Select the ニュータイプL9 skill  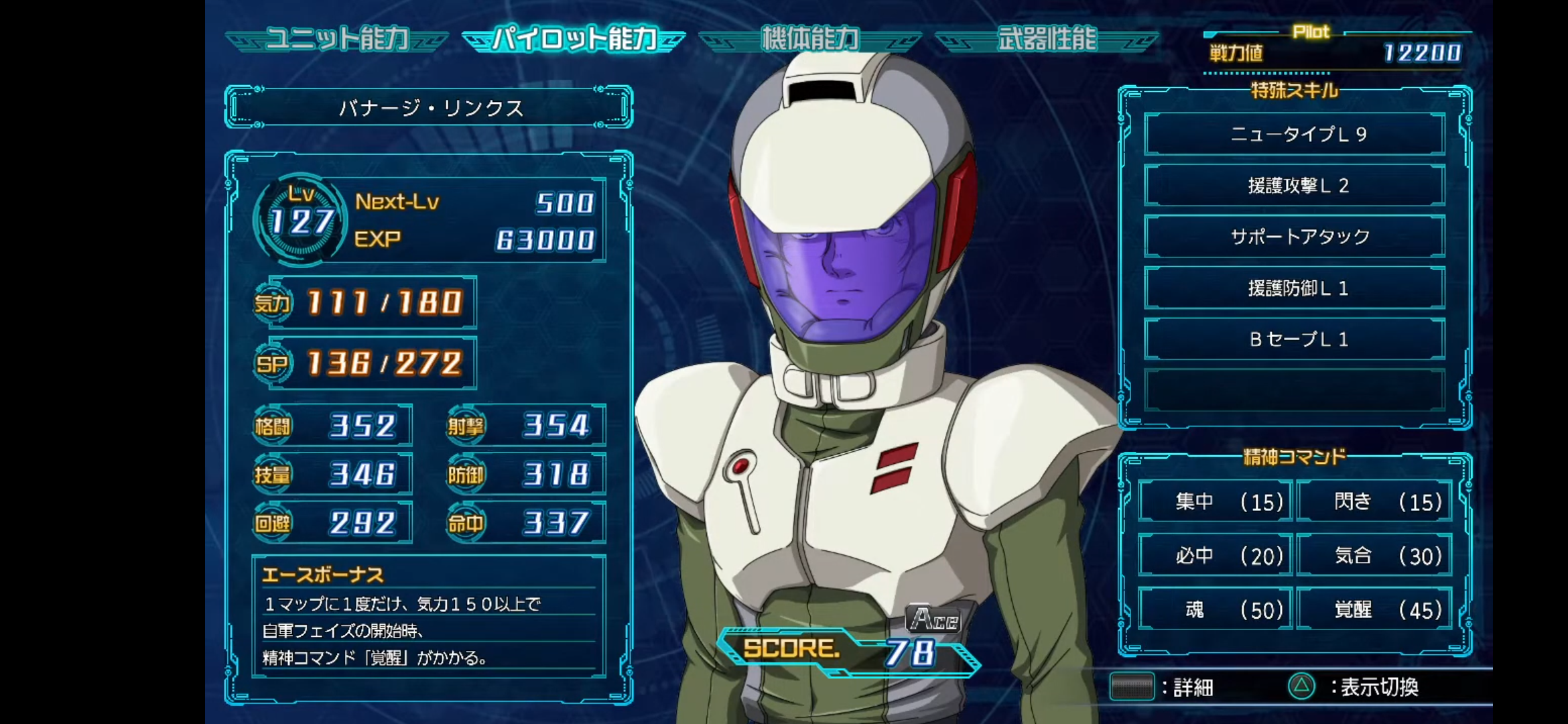(1295, 135)
